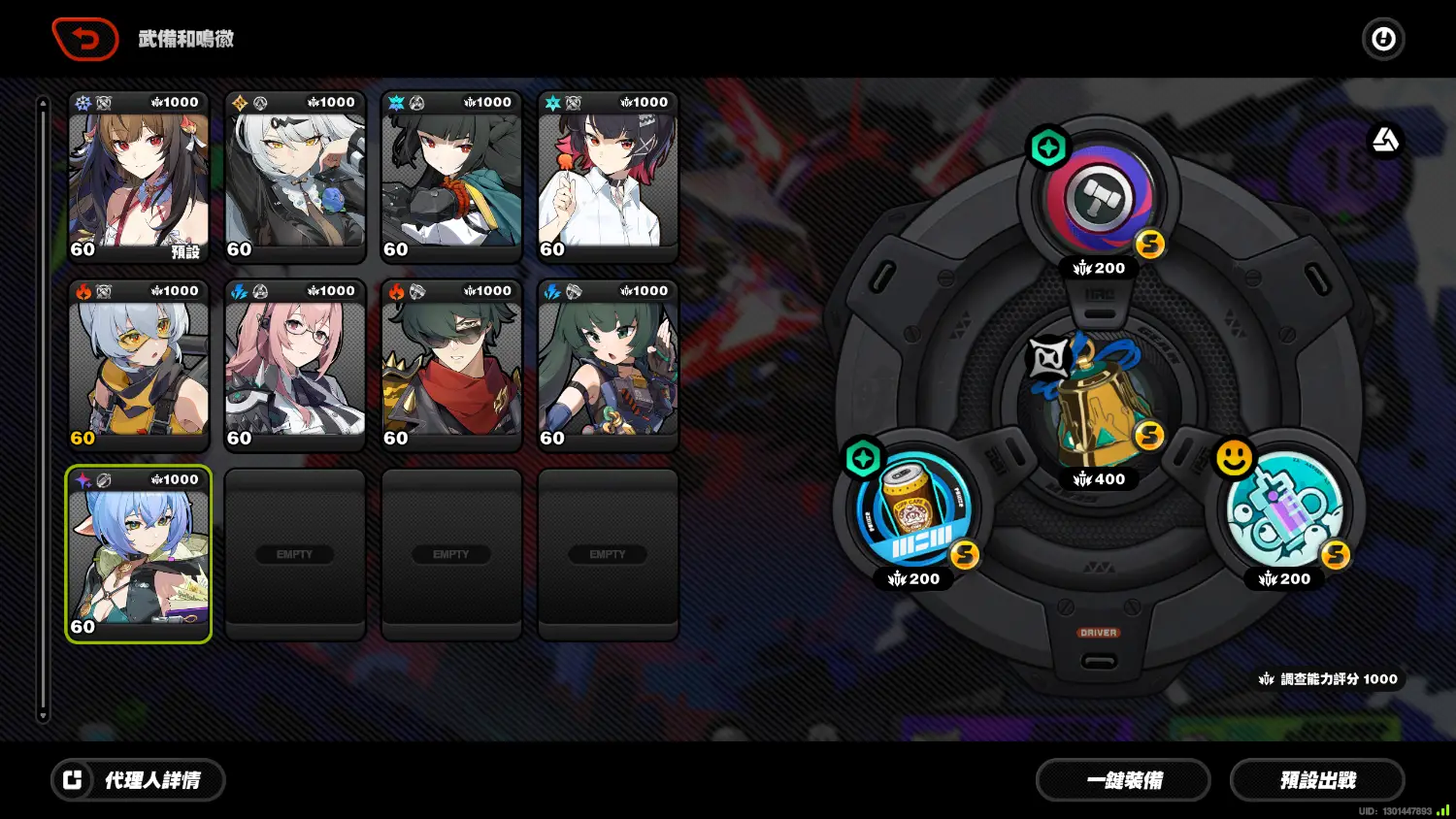Select the highlighted blue-haired agent card
The width and height of the screenshot is (1456, 819).
point(139,555)
